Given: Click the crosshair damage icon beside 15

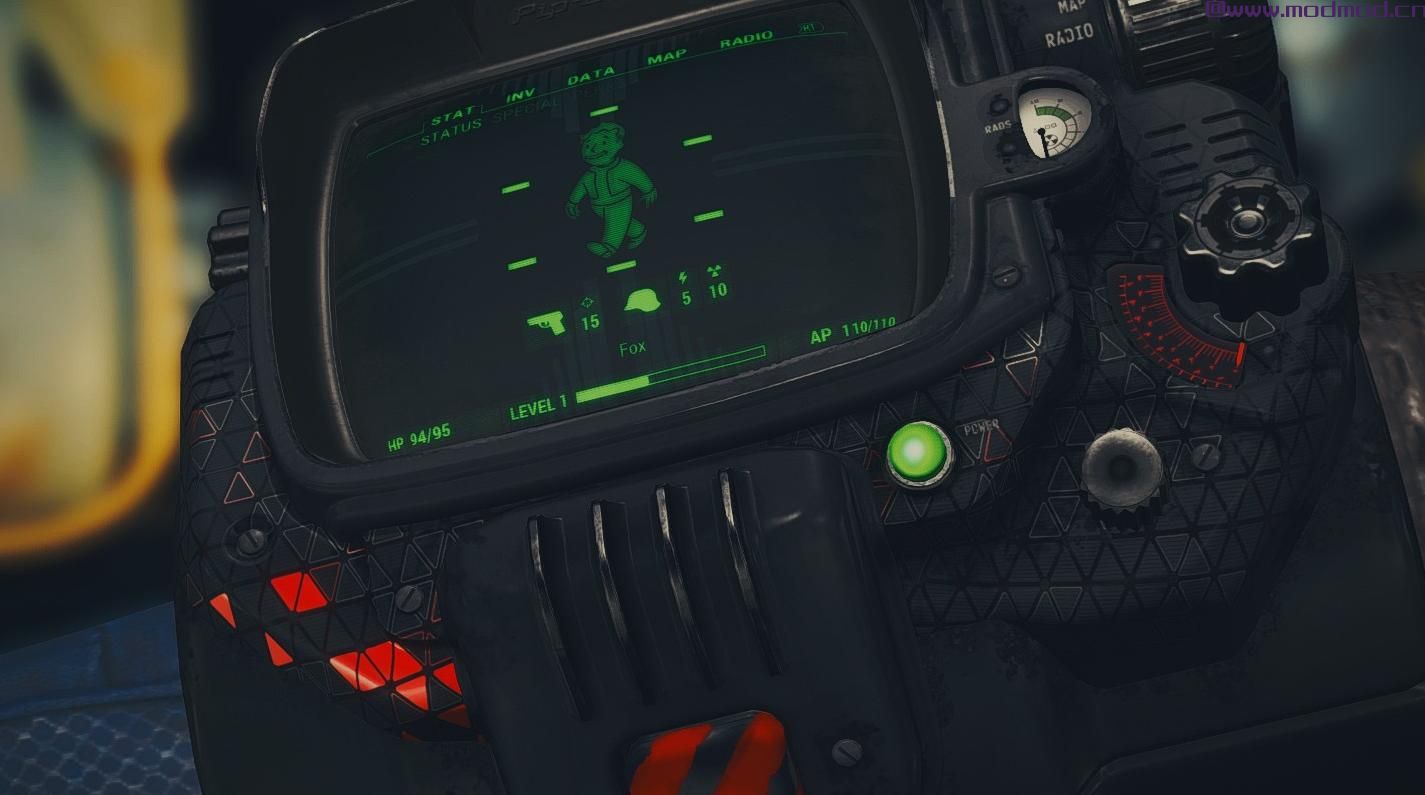Looking at the screenshot, I should point(588,301).
